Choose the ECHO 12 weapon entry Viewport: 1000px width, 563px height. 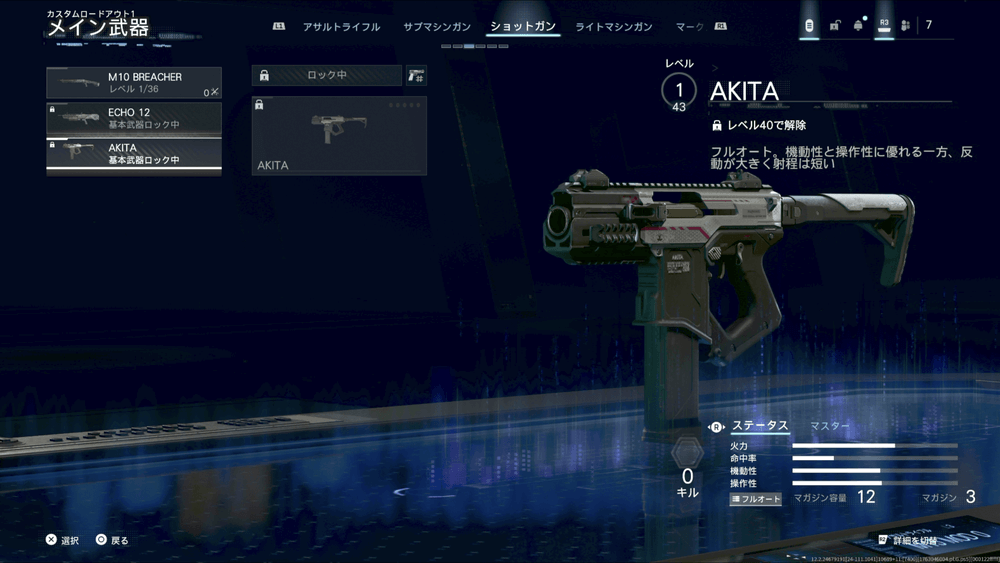pos(134,118)
